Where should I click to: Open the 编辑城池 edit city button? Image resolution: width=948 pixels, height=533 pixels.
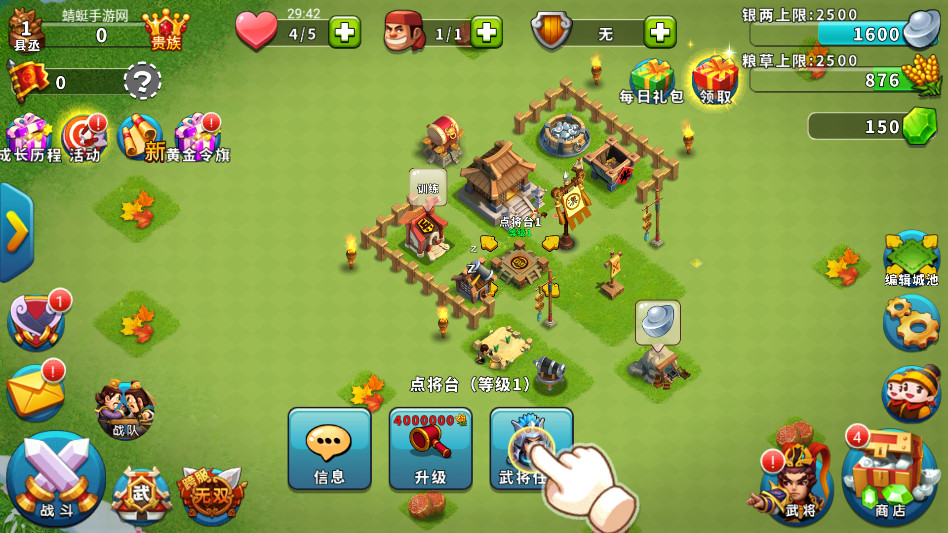pyautogui.click(x=911, y=259)
